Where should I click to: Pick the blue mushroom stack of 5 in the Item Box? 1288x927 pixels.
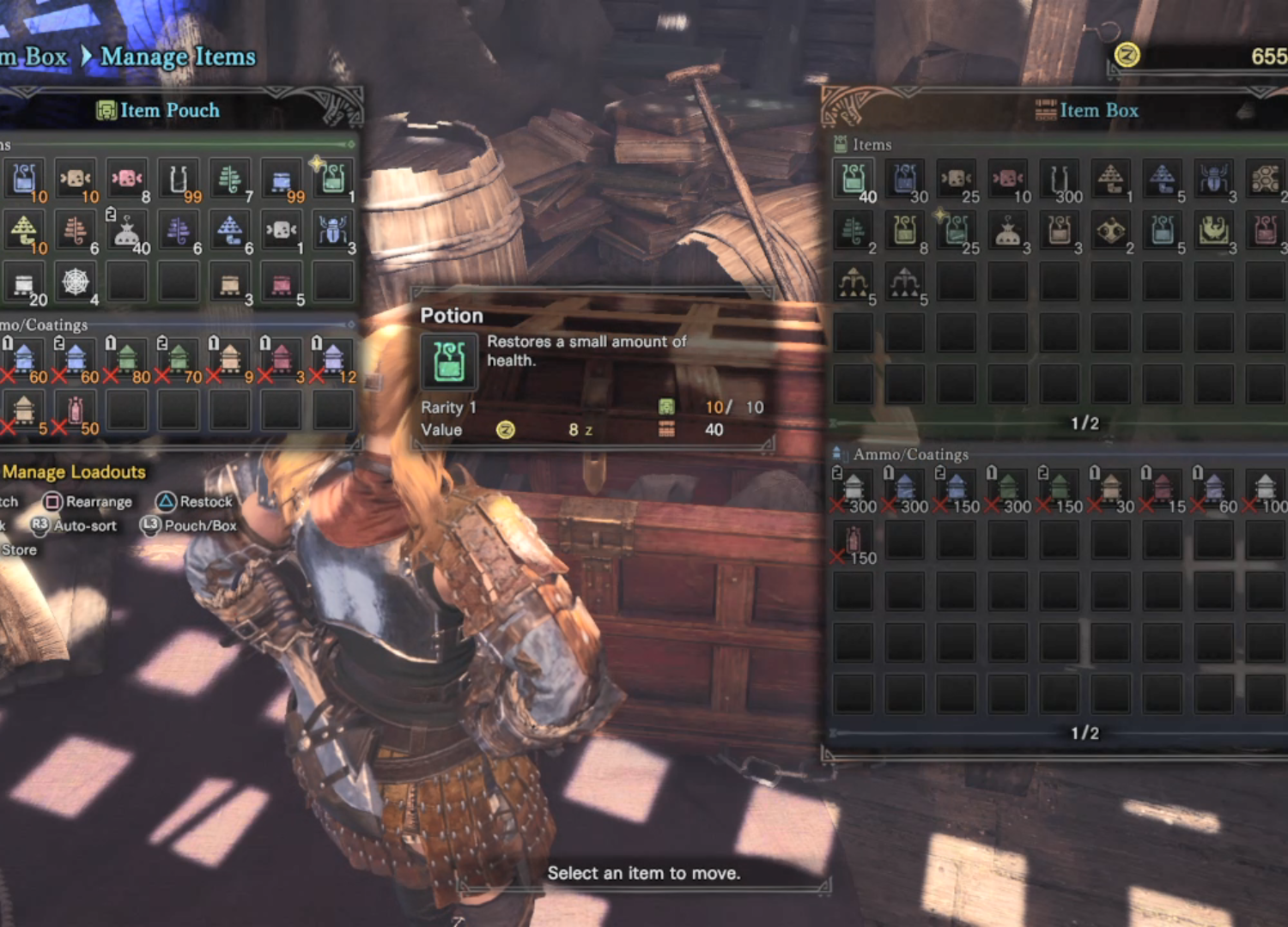(x=1163, y=179)
